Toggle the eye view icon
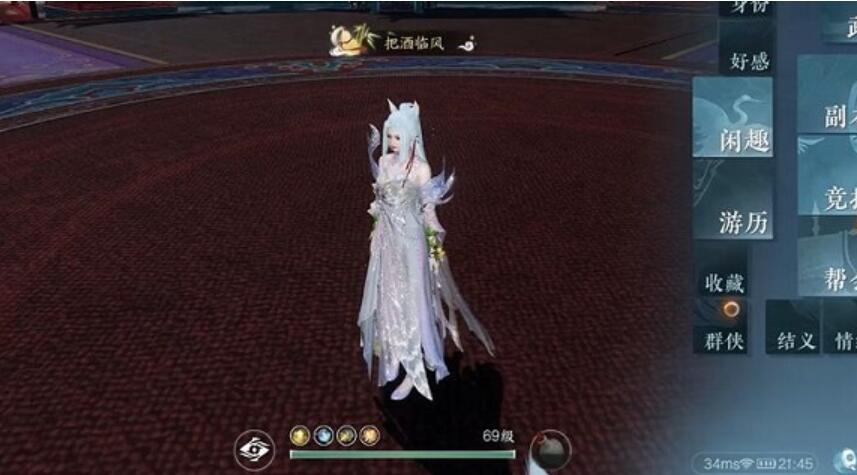857x475 pixels. tap(258, 450)
